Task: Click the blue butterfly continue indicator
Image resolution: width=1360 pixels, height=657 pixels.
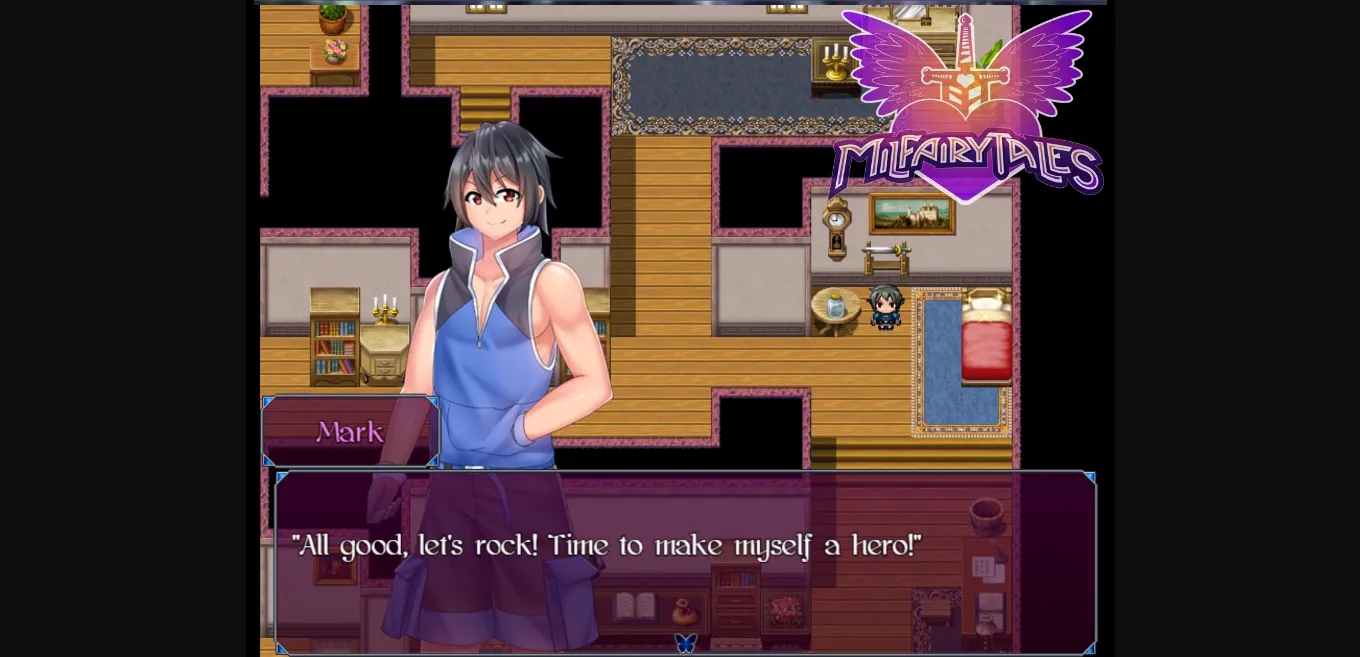Action: [x=685, y=643]
